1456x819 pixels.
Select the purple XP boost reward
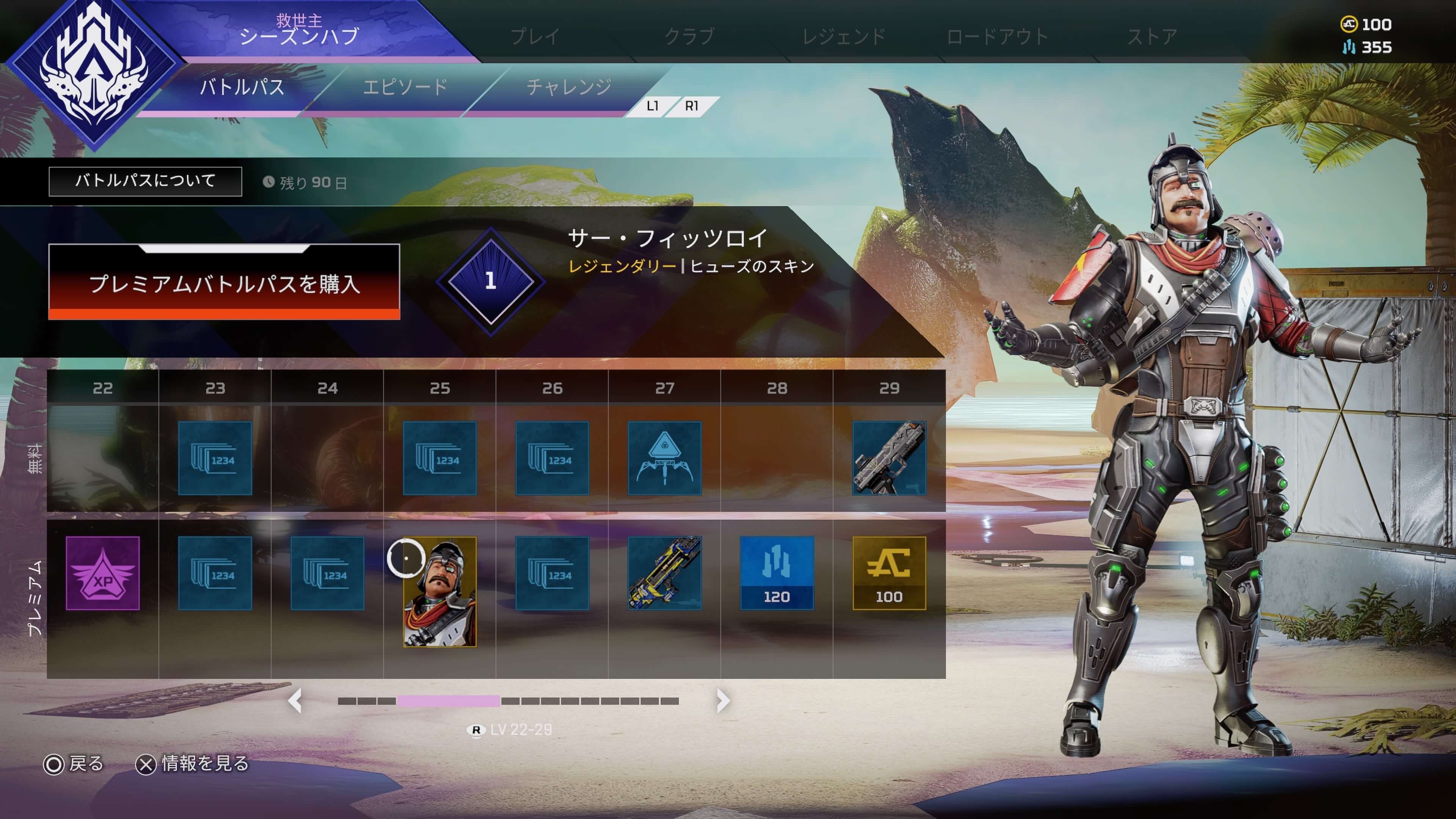pos(103,573)
